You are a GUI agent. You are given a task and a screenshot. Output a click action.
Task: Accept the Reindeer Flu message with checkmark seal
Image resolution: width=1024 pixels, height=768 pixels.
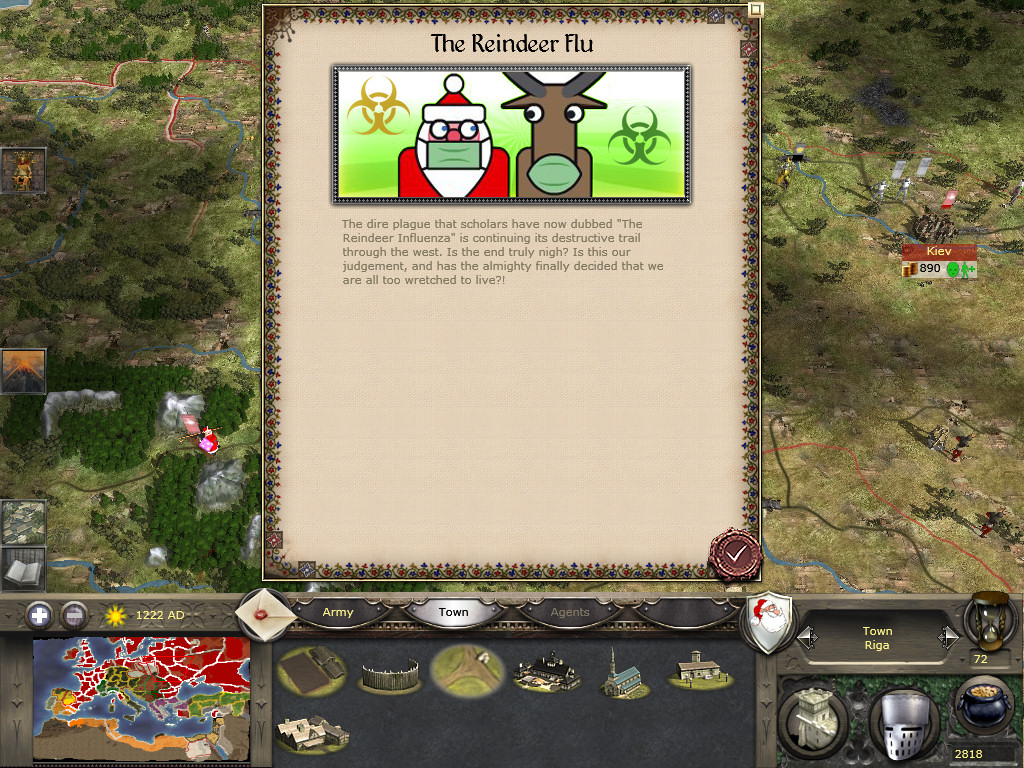tap(736, 553)
